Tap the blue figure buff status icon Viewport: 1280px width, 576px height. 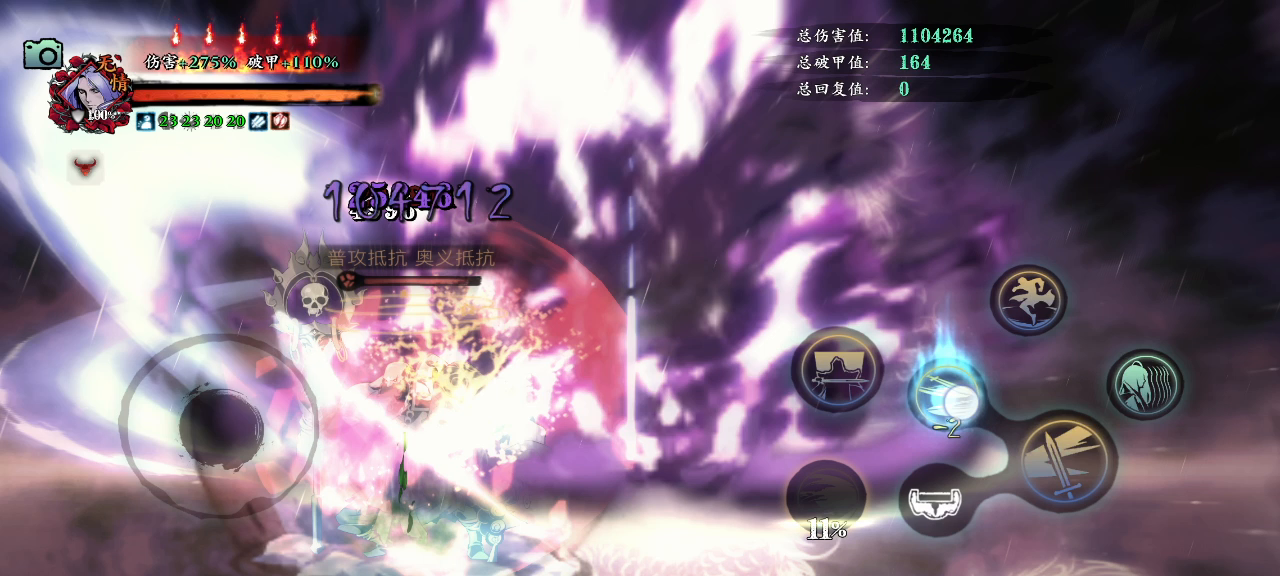coord(145,121)
